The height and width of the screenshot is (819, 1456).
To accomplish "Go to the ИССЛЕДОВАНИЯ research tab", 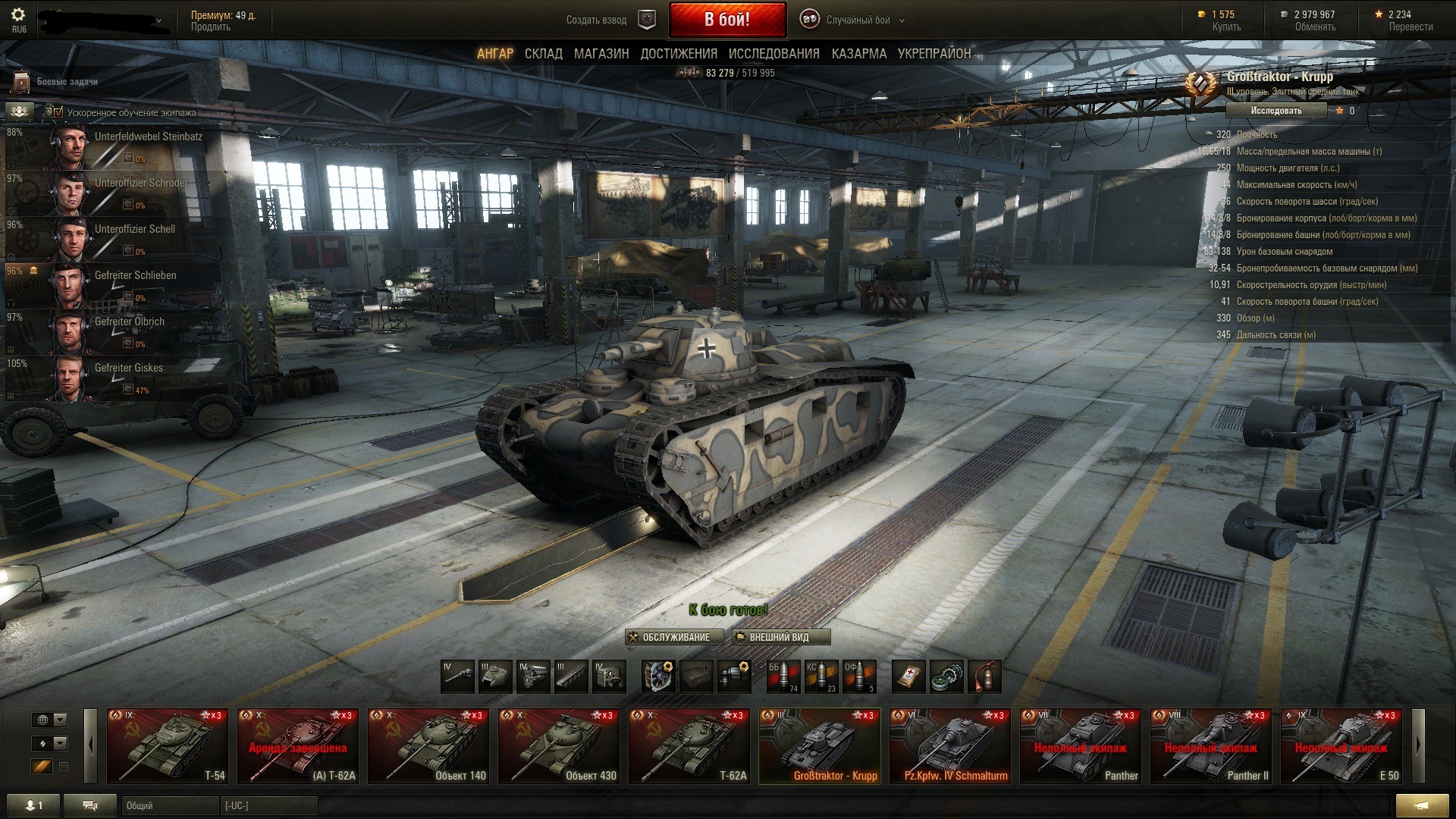I will click(773, 54).
